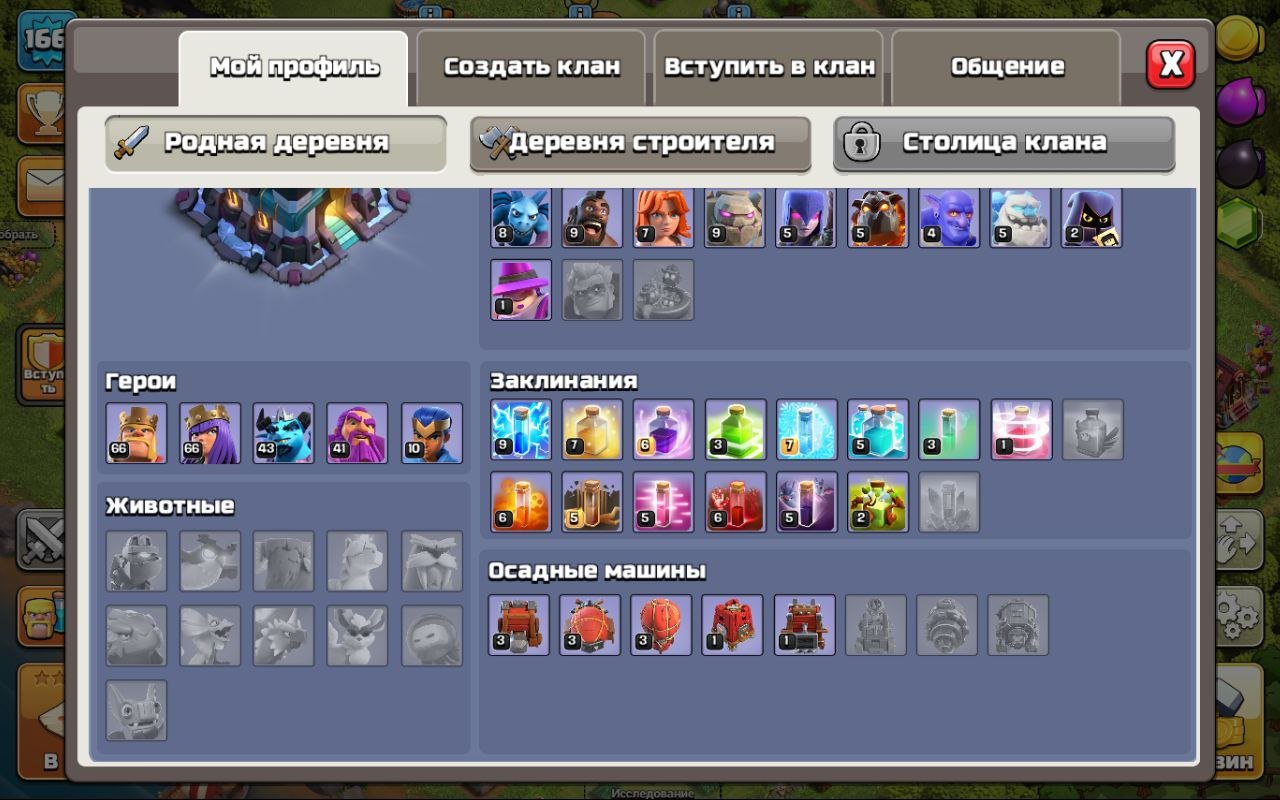The width and height of the screenshot is (1280, 800).
Task: Switch to the Создать клан tab
Action: point(530,66)
